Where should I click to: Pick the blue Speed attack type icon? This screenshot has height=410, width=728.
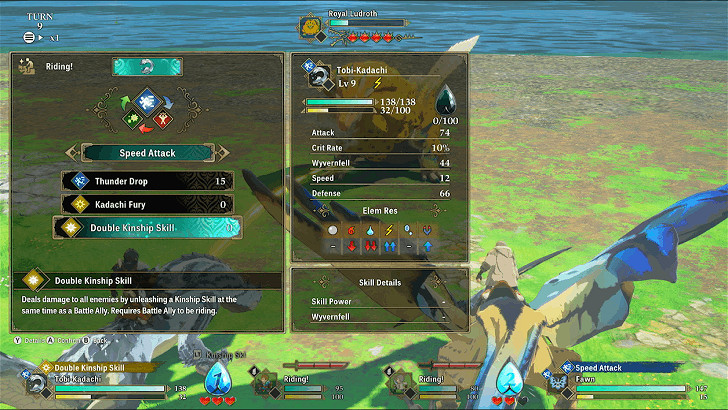click(x=147, y=99)
